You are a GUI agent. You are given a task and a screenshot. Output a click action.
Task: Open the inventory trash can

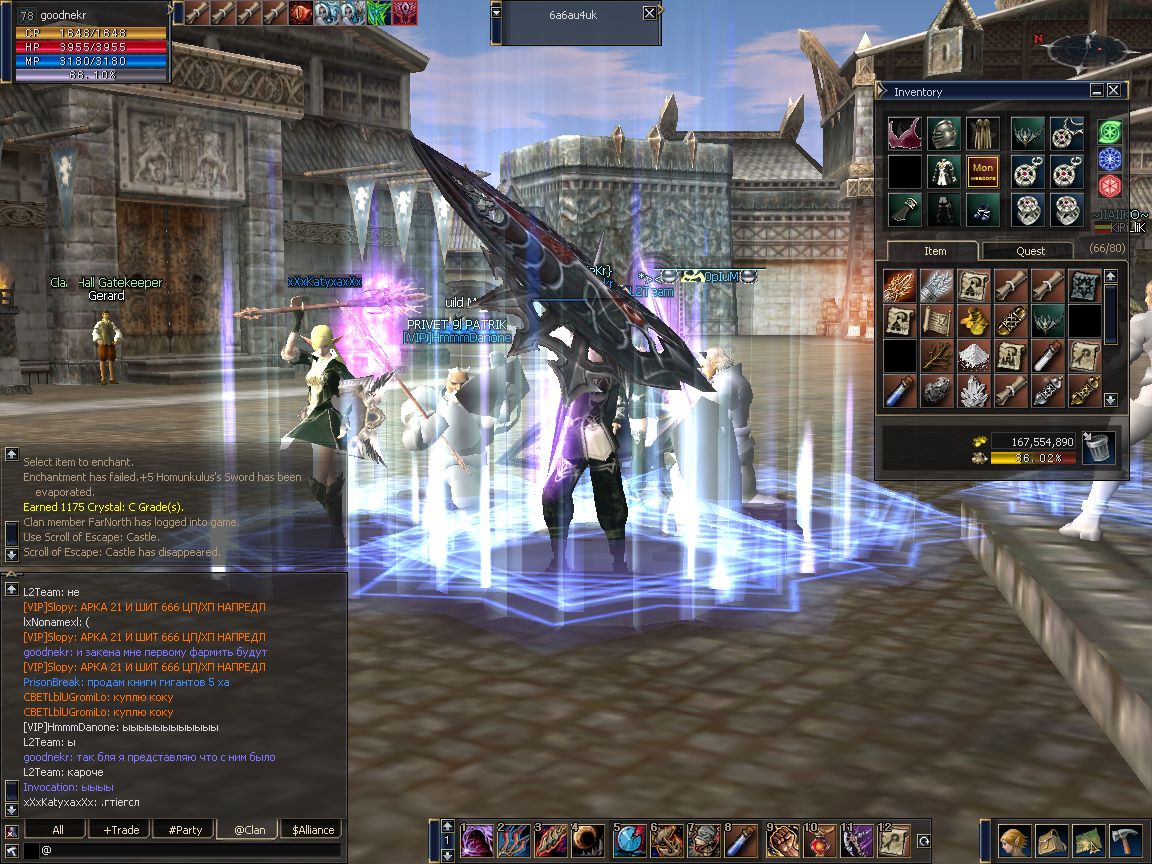coord(1096,449)
